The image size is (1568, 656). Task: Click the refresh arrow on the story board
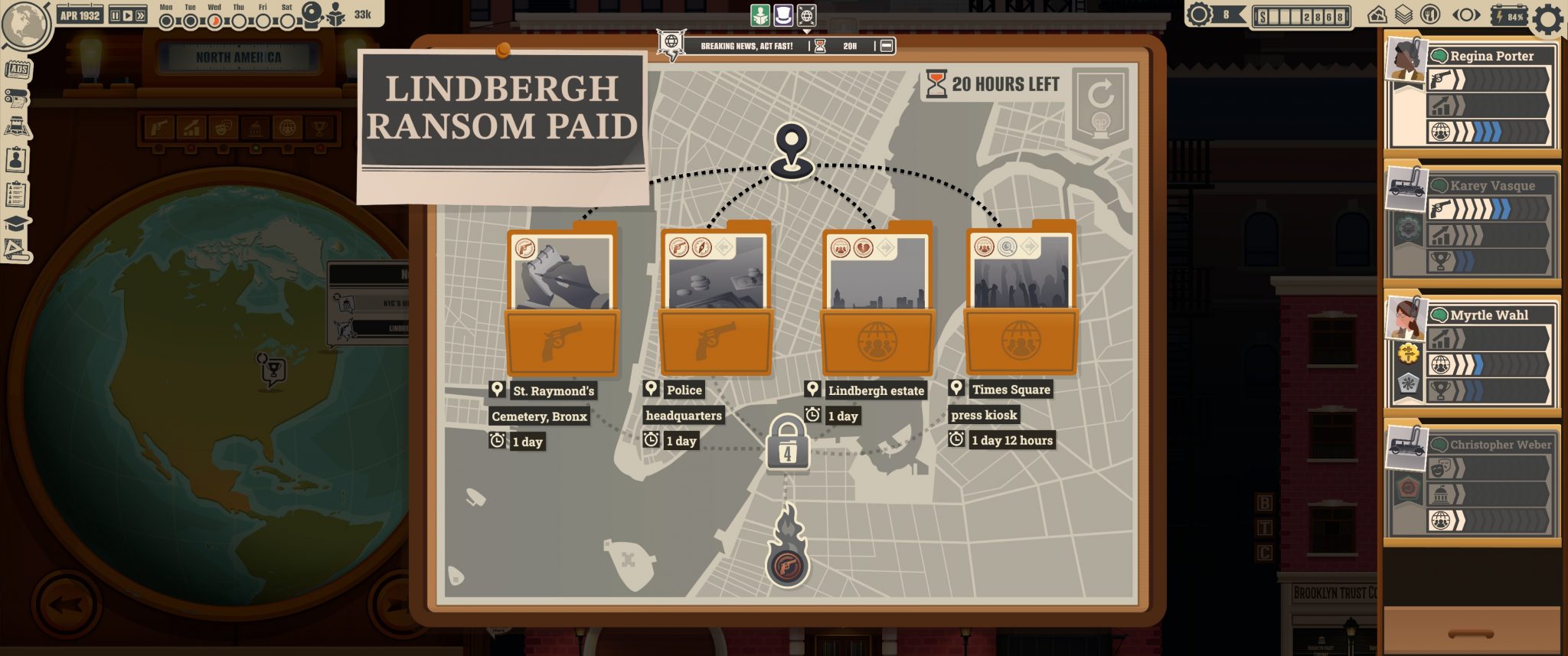click(1101, 95)
